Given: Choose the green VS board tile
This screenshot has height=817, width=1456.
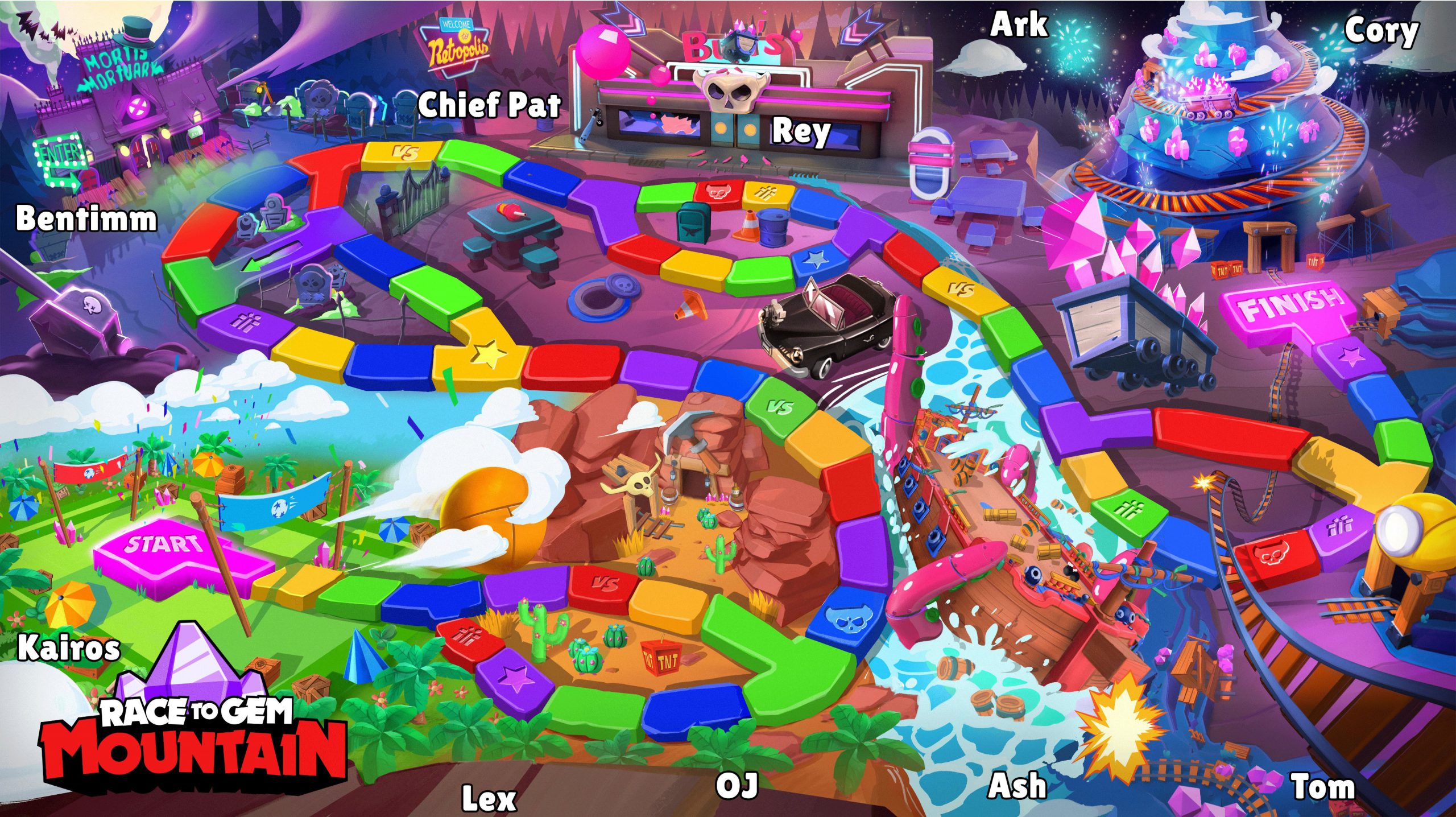Looking at the screenshot, I should coord(779,406).
